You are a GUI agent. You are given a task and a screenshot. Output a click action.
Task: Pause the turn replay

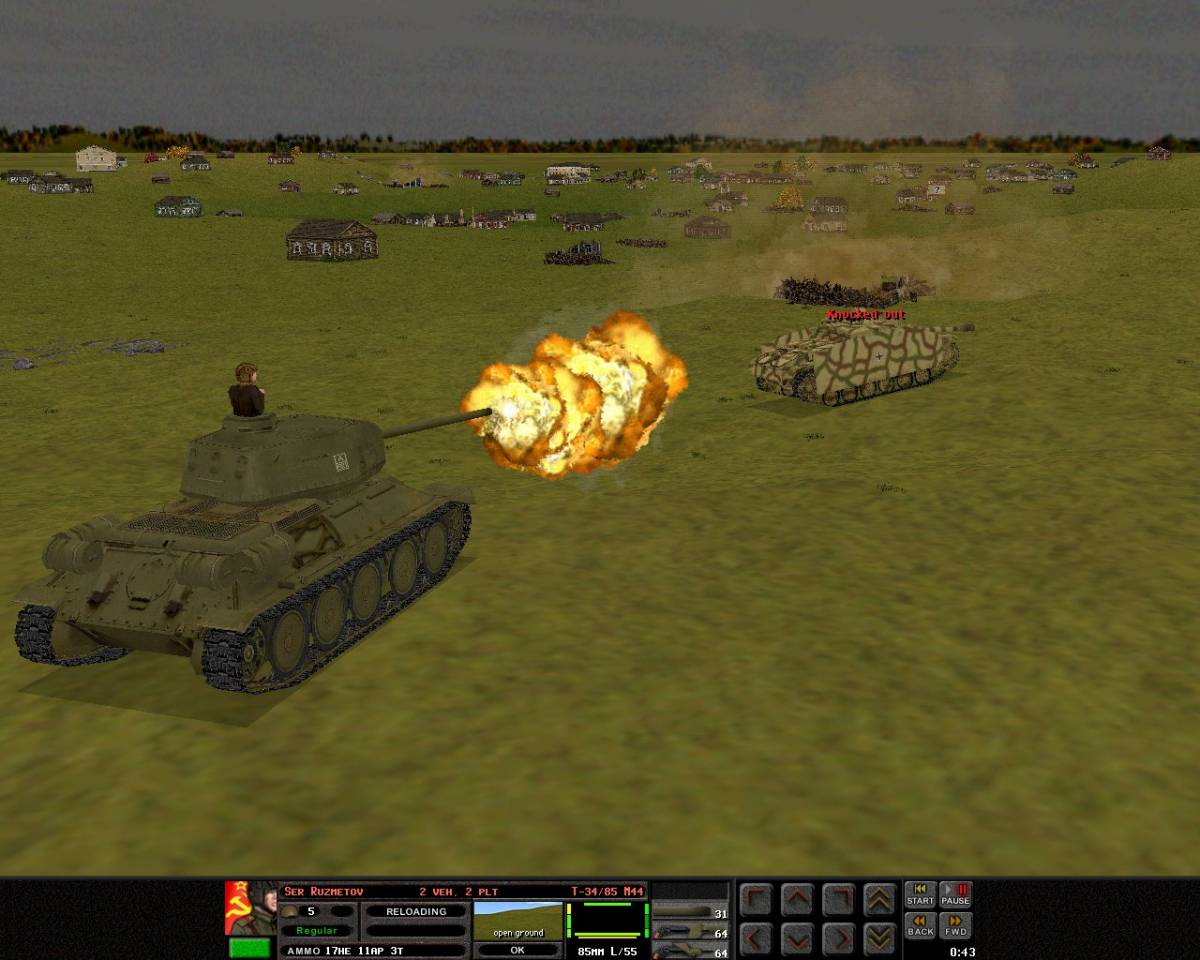click(955, 894)
